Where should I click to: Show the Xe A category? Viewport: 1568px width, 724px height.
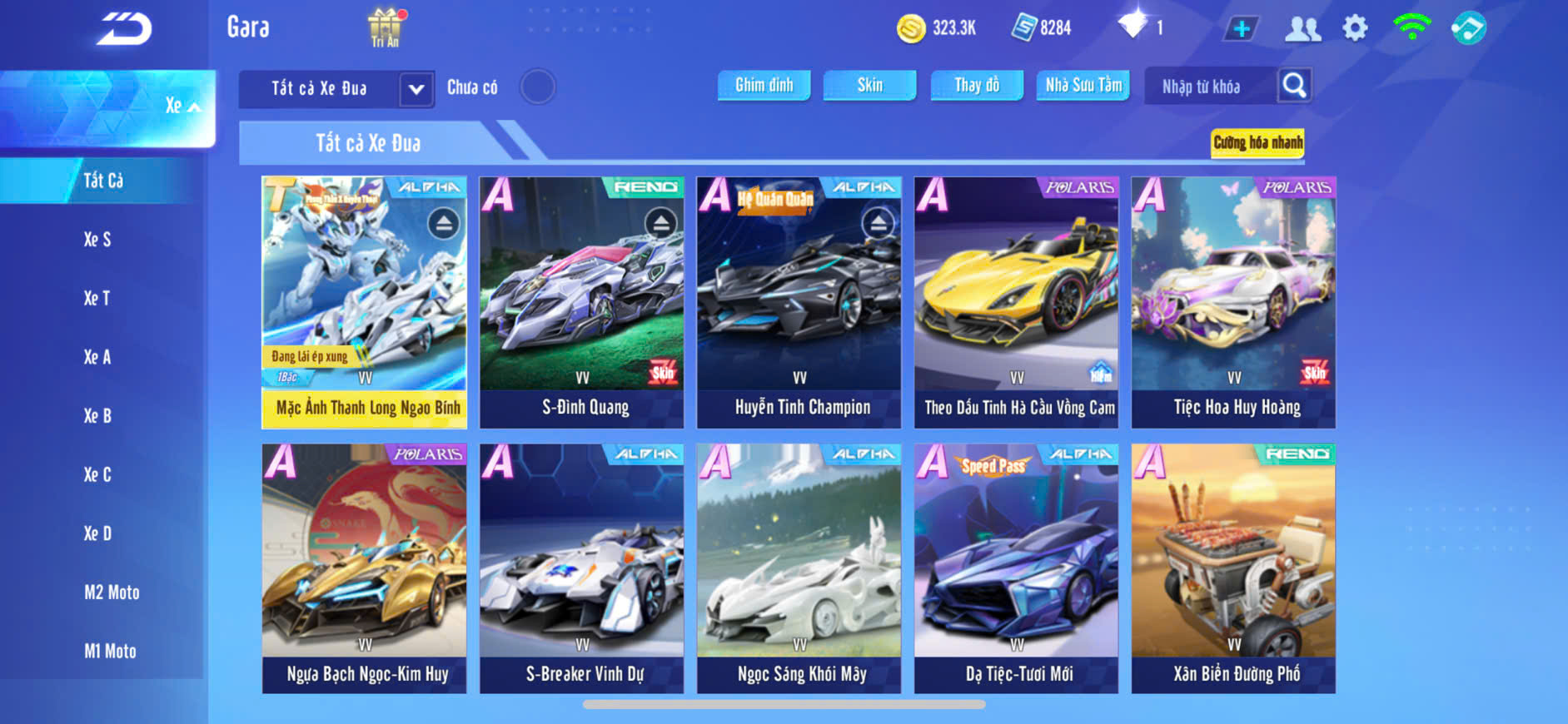coord(97,357)
